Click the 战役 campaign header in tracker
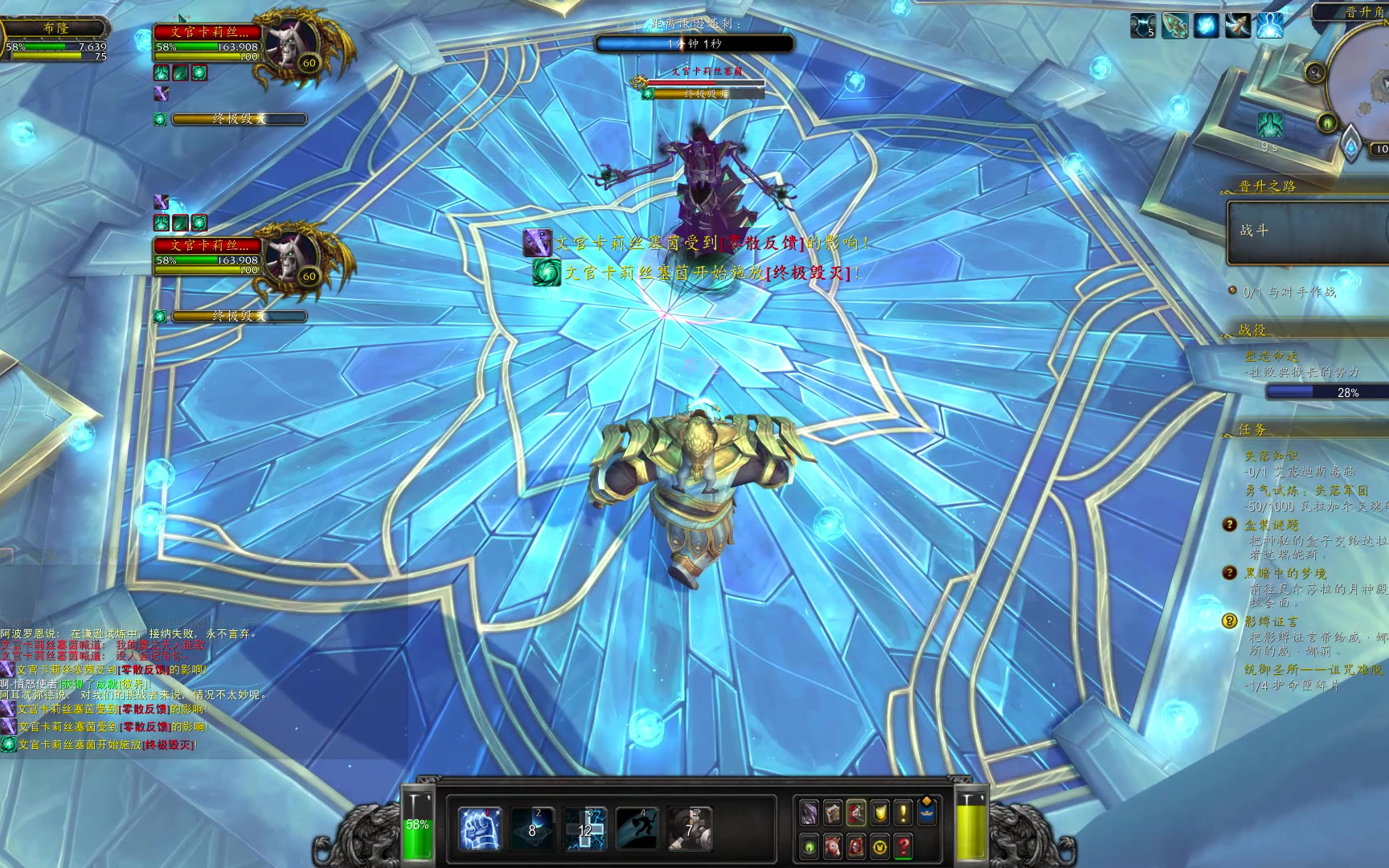This screenshot has height=868, width=1389. 1252,330
